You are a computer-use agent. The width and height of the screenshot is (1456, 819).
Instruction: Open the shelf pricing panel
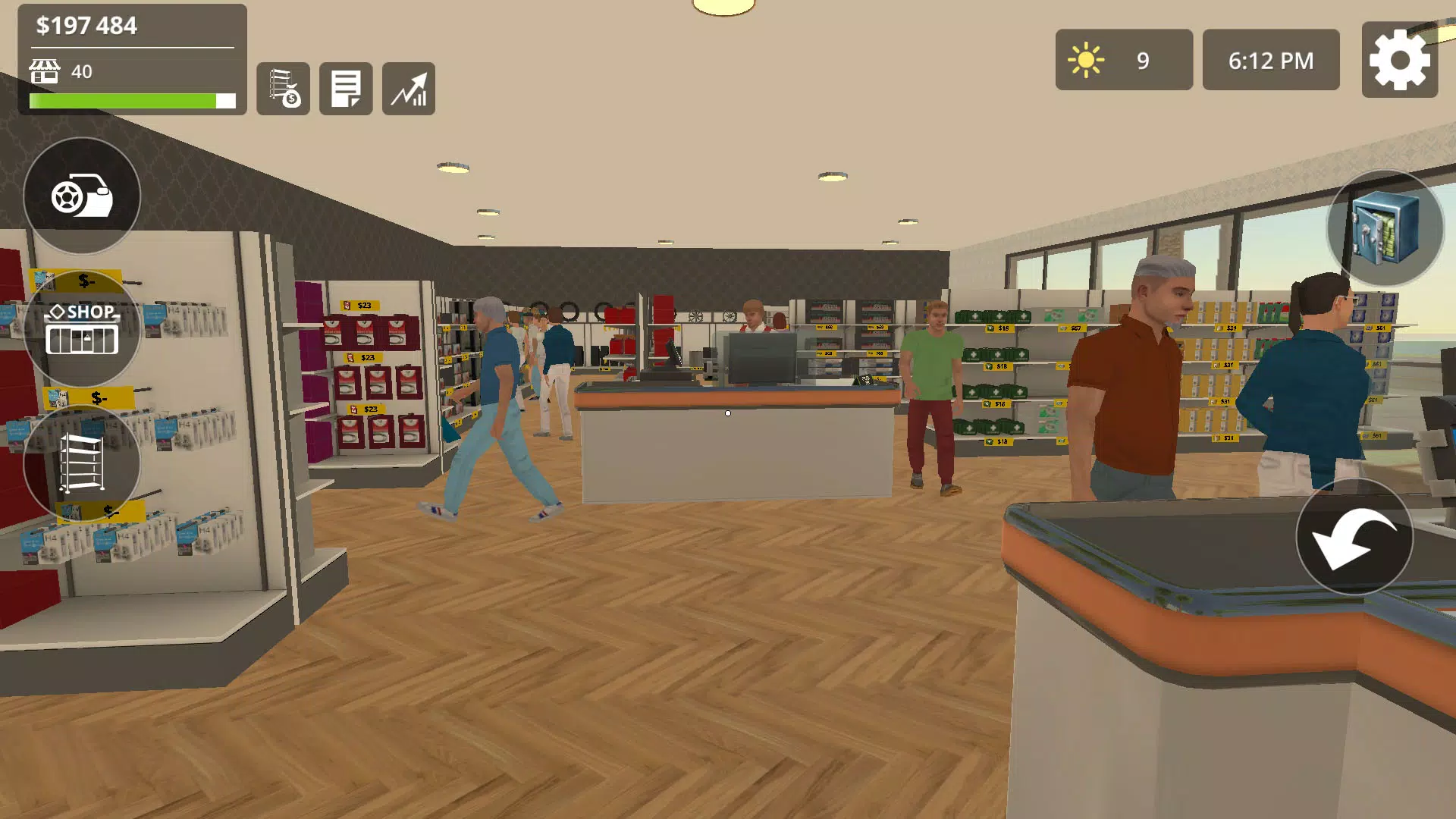click(x=284, y=89)
